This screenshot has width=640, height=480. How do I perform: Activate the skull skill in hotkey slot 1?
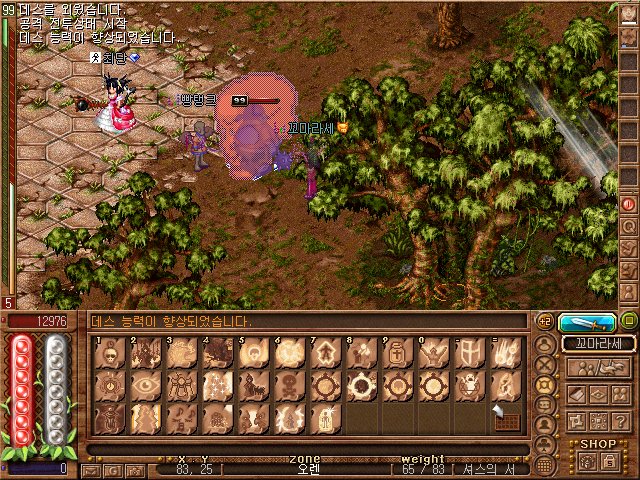pyautogui.click(x=112, y=352)
